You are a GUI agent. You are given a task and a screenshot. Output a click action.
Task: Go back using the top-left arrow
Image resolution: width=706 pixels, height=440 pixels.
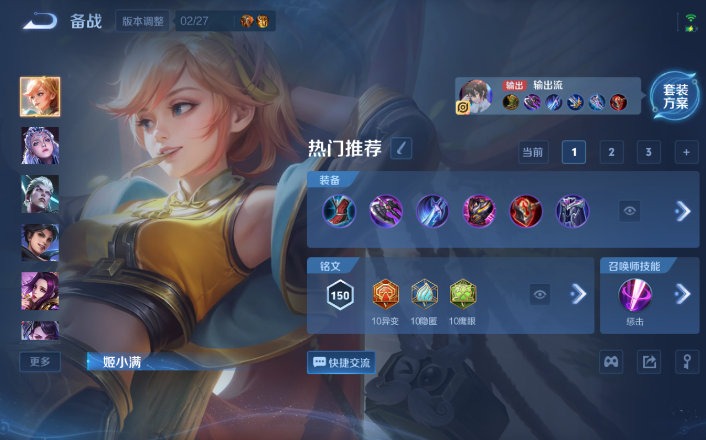pos(40,21)
